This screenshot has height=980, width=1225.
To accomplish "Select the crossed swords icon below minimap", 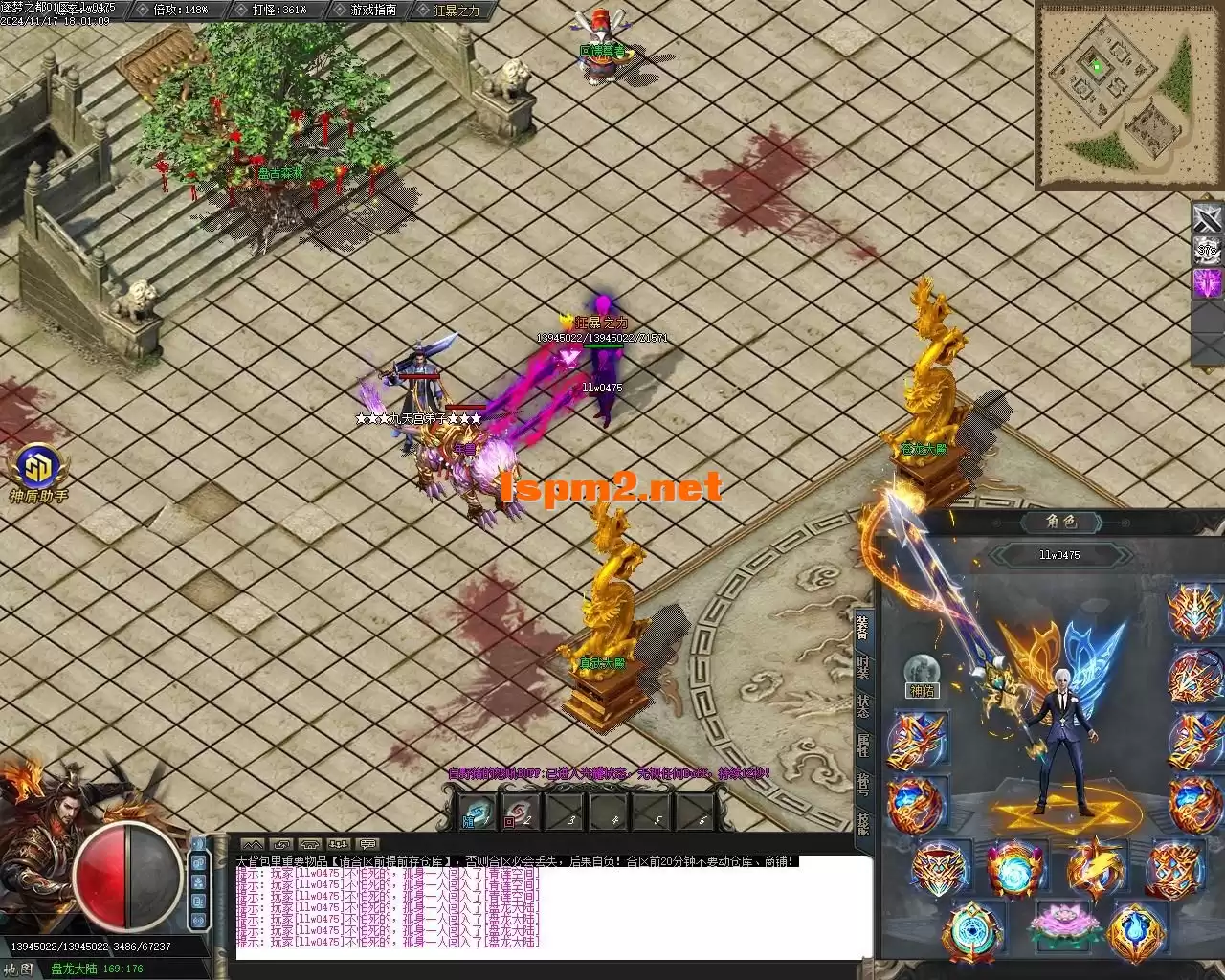I will [x=1208, y=219].
